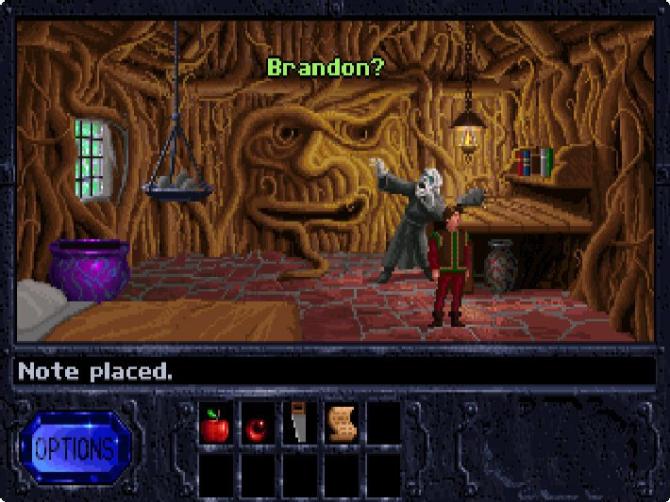Pick up the red garnet gem slot
The width and height of the screenshot is (670, 502).
257,427
